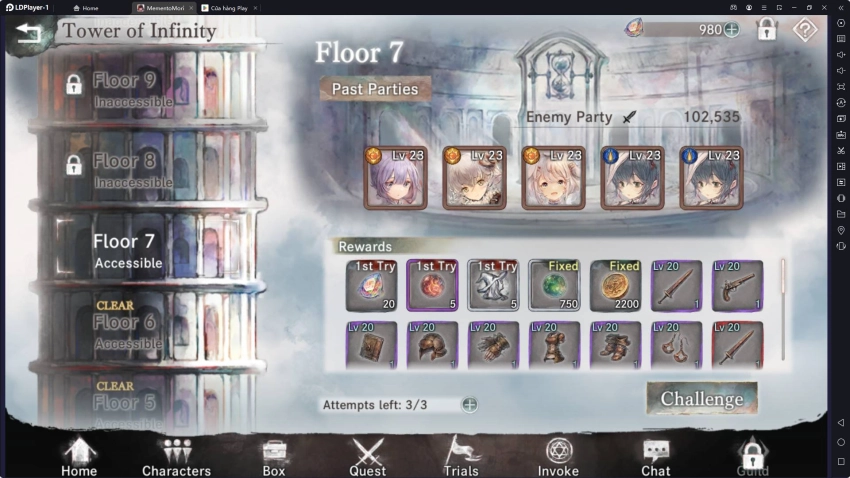Tap the padlock icon beside the help button
Viewport: 850px width, 478px height.
[x=767, y=30]
